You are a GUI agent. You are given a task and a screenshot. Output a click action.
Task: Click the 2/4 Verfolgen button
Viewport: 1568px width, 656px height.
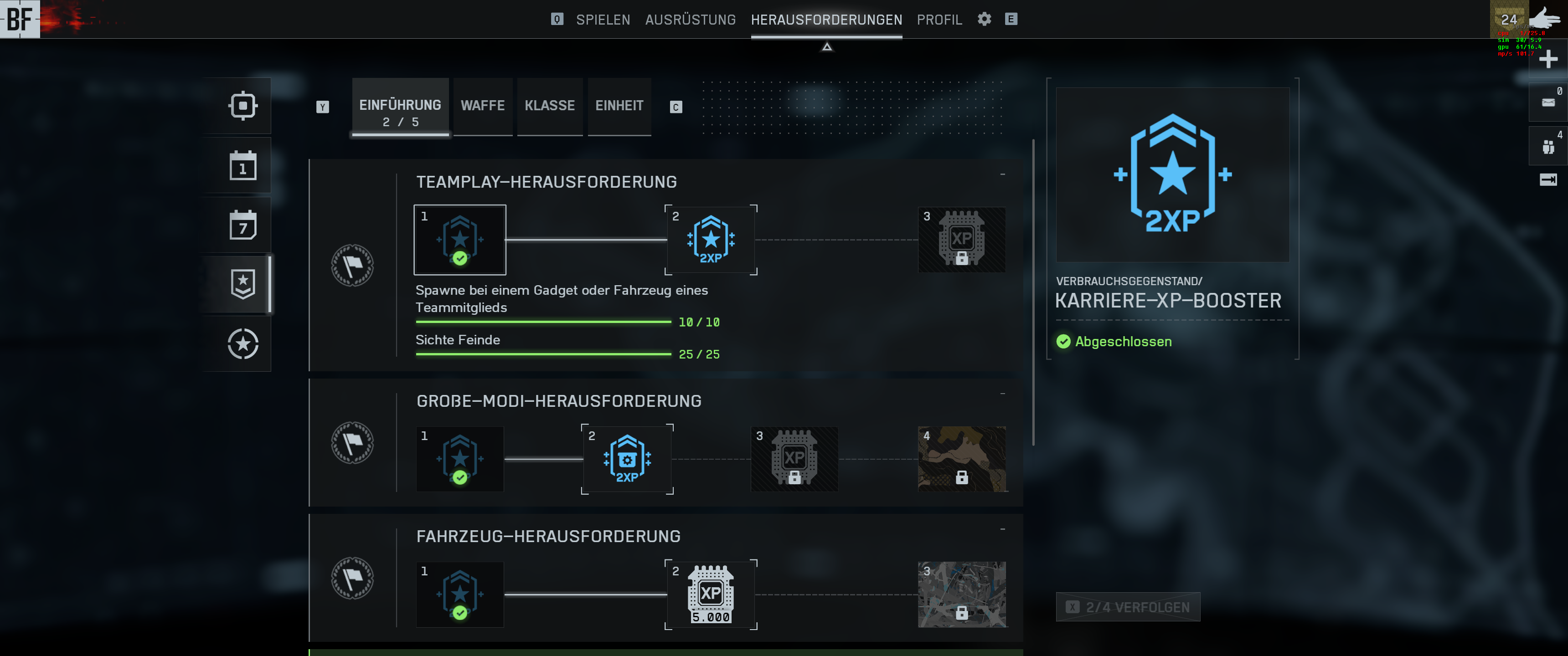point(1128,607)
